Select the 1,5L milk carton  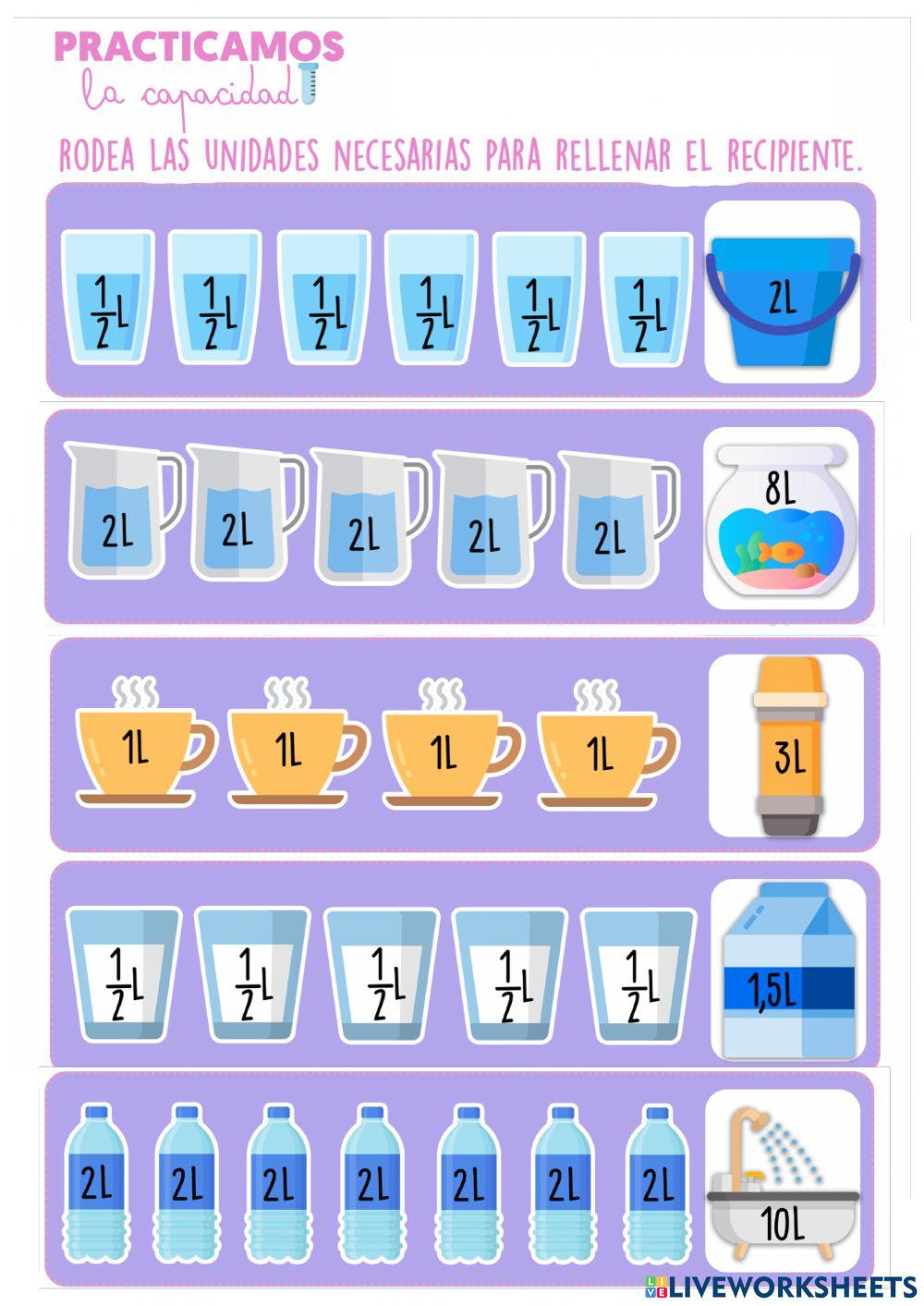789,973
